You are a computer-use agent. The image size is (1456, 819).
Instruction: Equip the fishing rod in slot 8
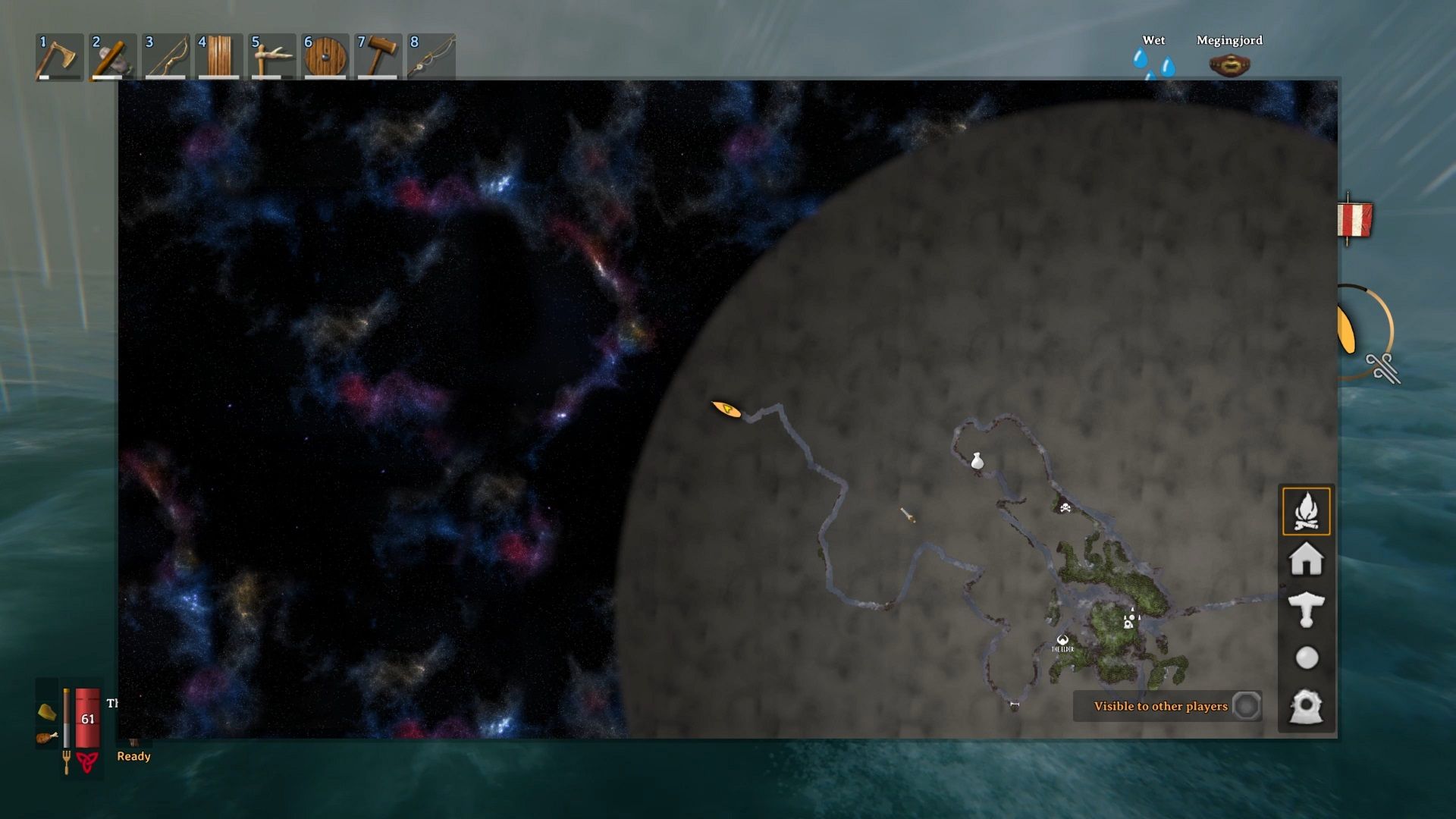pos(431,57)
